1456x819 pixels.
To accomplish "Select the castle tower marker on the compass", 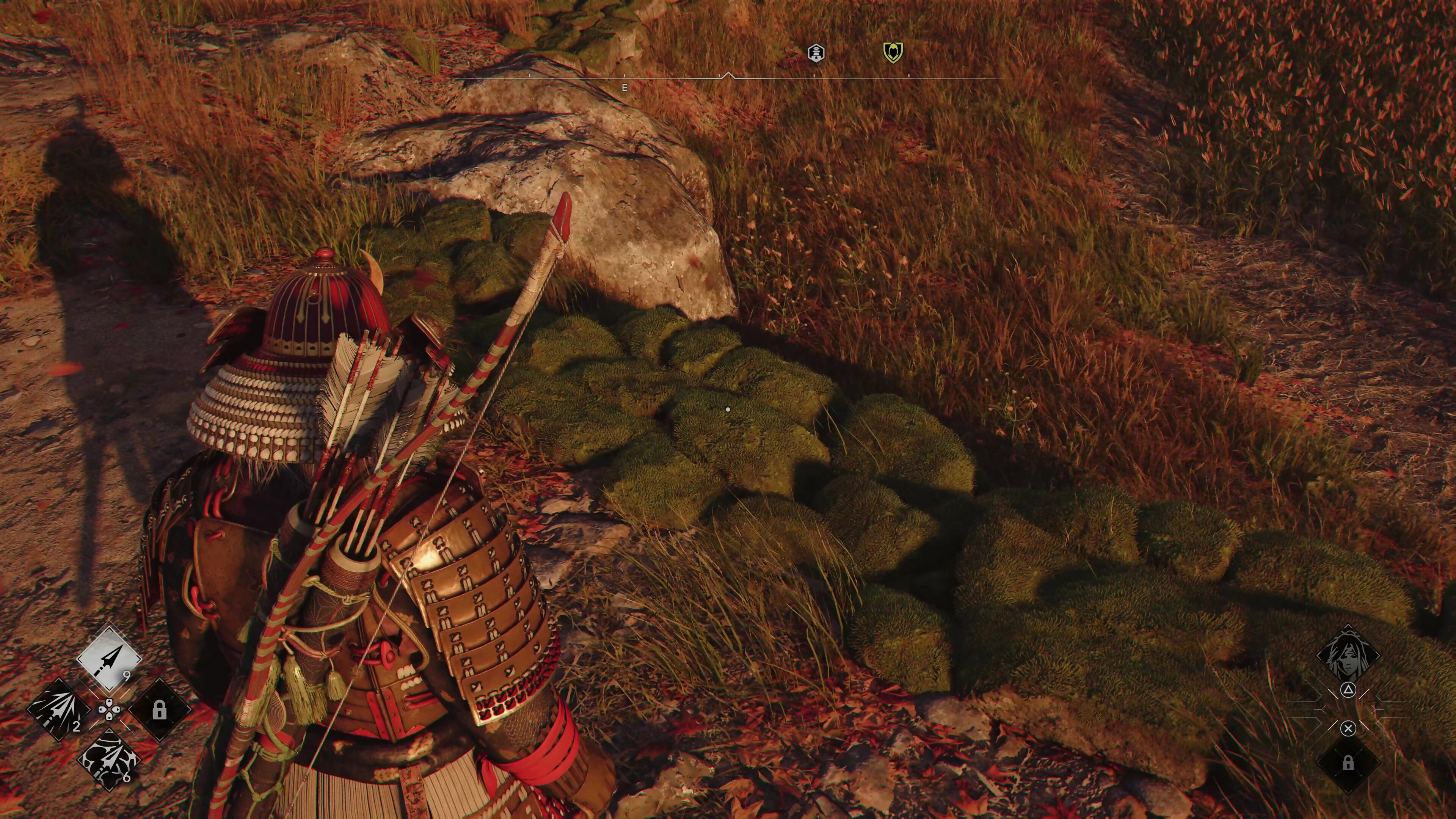I will pyautogui.click(x=816, y=53).
